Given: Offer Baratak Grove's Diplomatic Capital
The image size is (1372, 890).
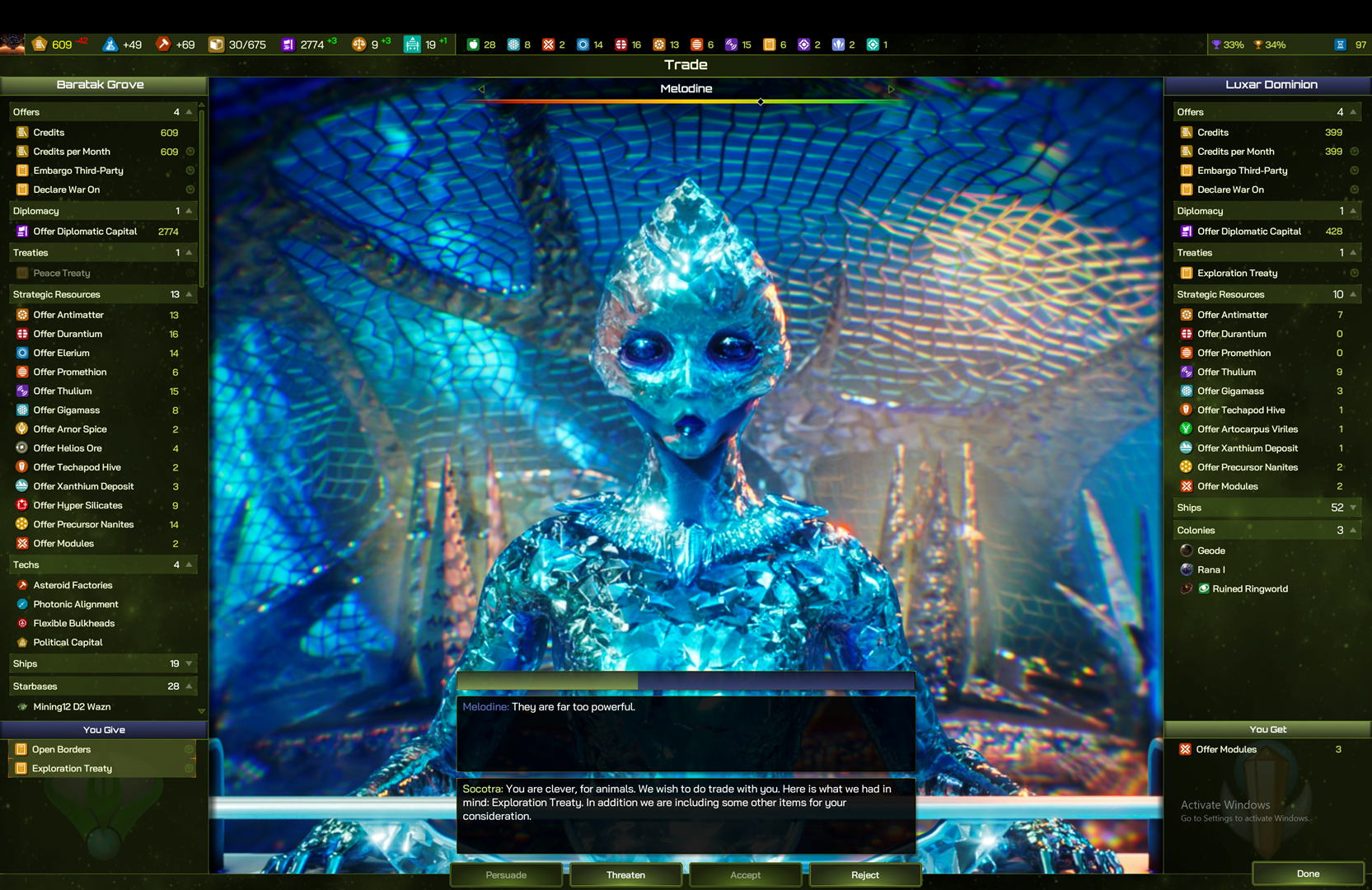Looking at the screenshot, I should (85, 232).
